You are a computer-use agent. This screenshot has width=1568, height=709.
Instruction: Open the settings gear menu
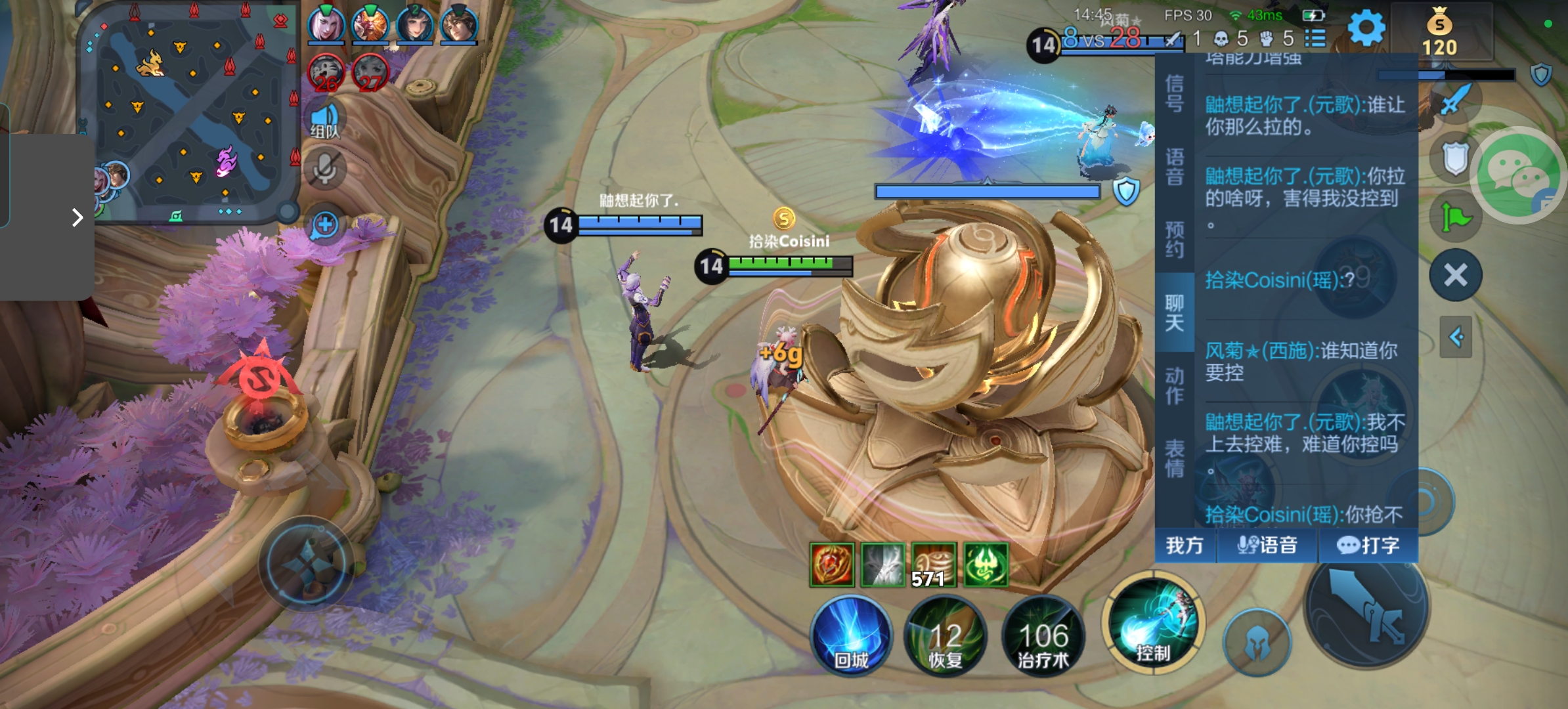1366,28
